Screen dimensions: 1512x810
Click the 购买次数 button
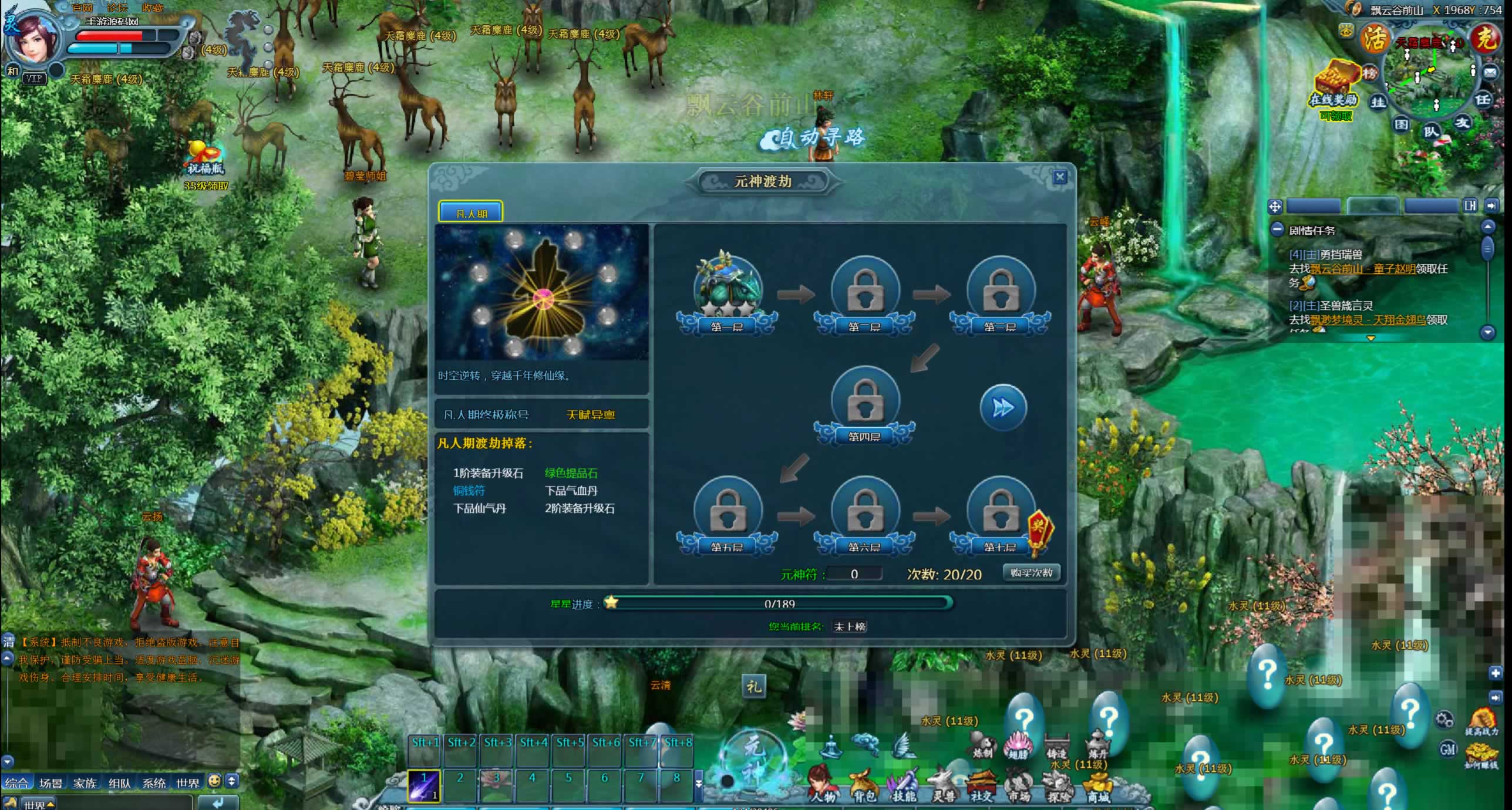[1031, 572]
